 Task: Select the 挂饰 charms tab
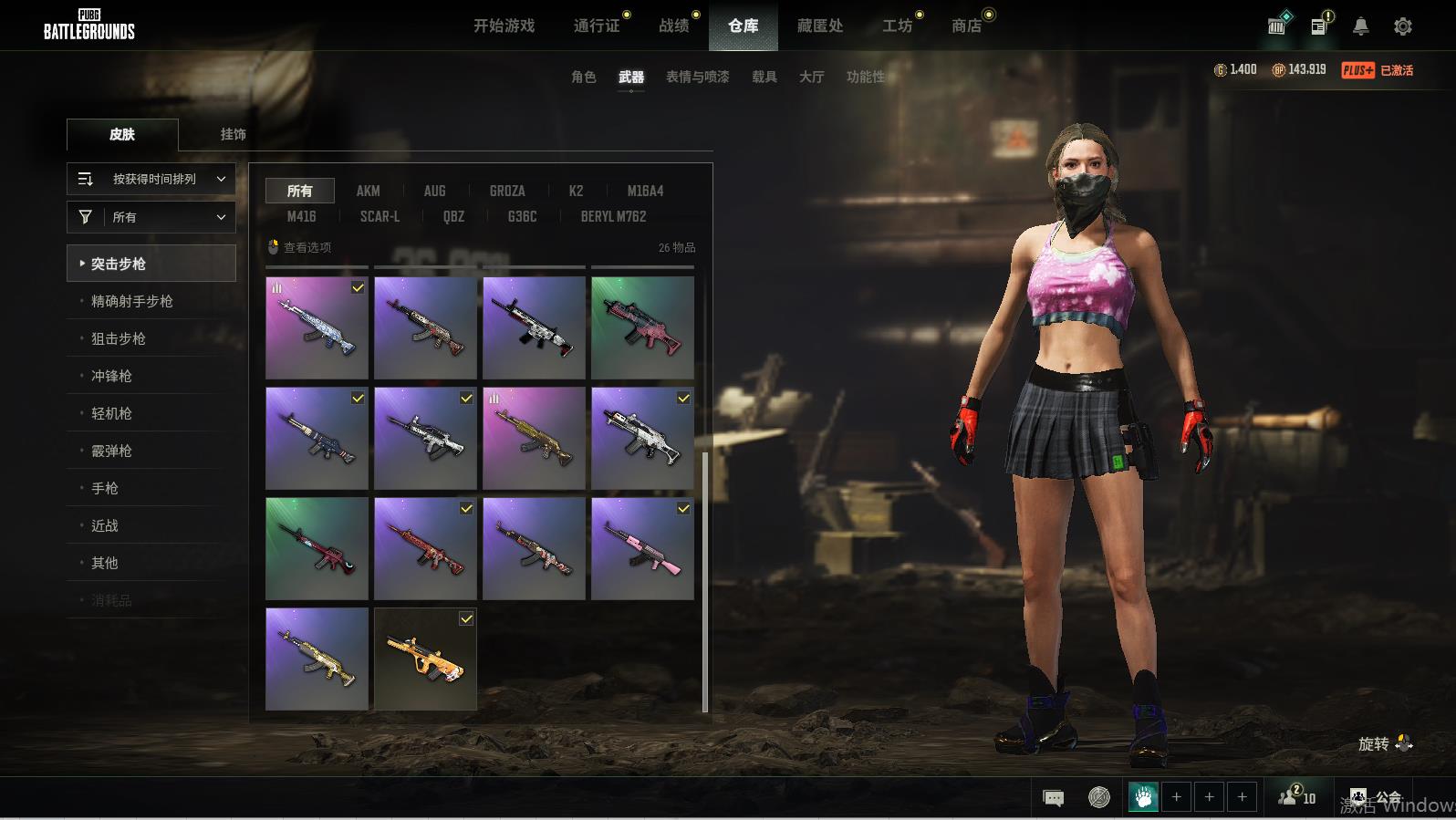click(233, 134)
